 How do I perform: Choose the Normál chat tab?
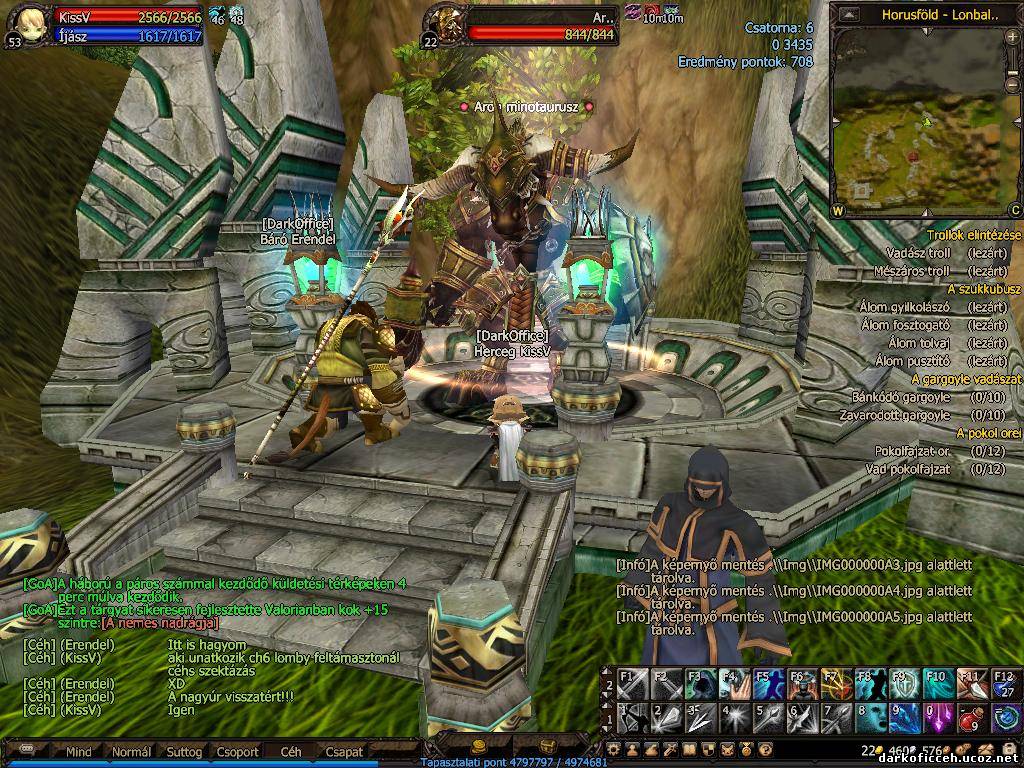[x=131, y=751]
